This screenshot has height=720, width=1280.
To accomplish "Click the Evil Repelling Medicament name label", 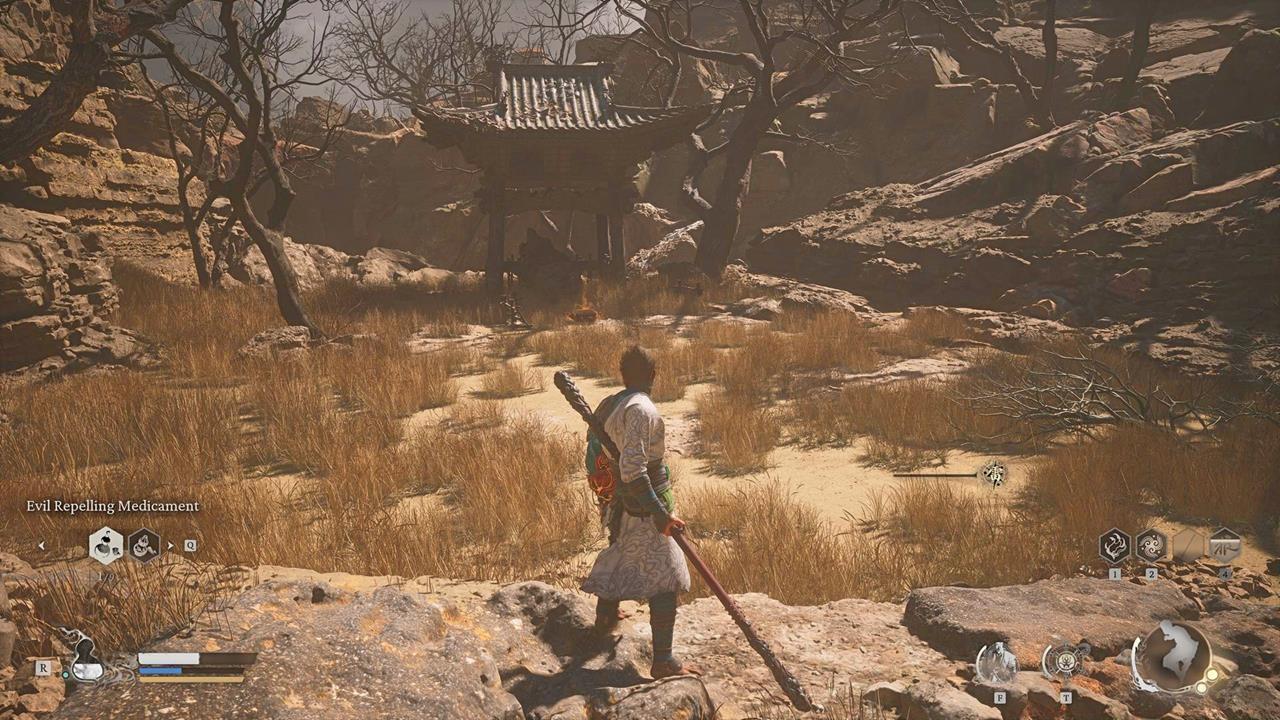I will point(111,506).
